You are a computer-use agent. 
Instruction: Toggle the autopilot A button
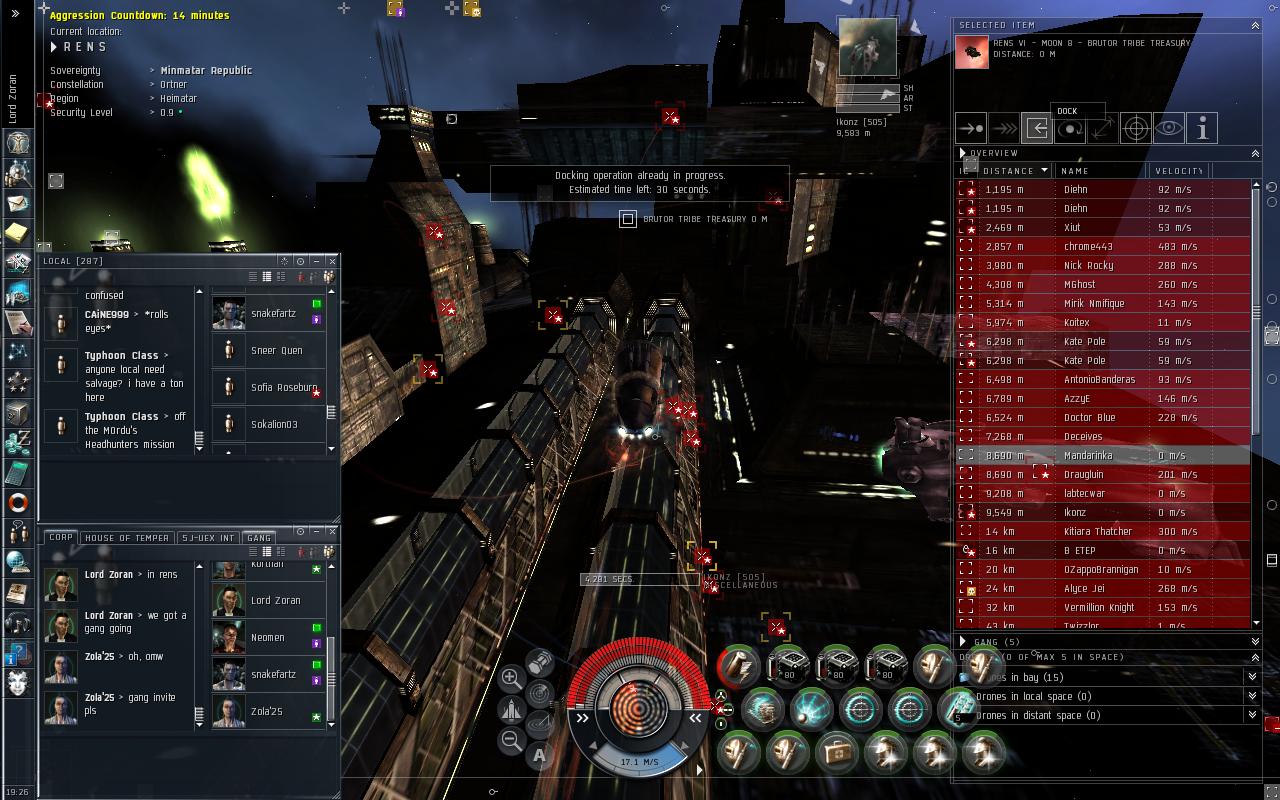click(539, 755)
